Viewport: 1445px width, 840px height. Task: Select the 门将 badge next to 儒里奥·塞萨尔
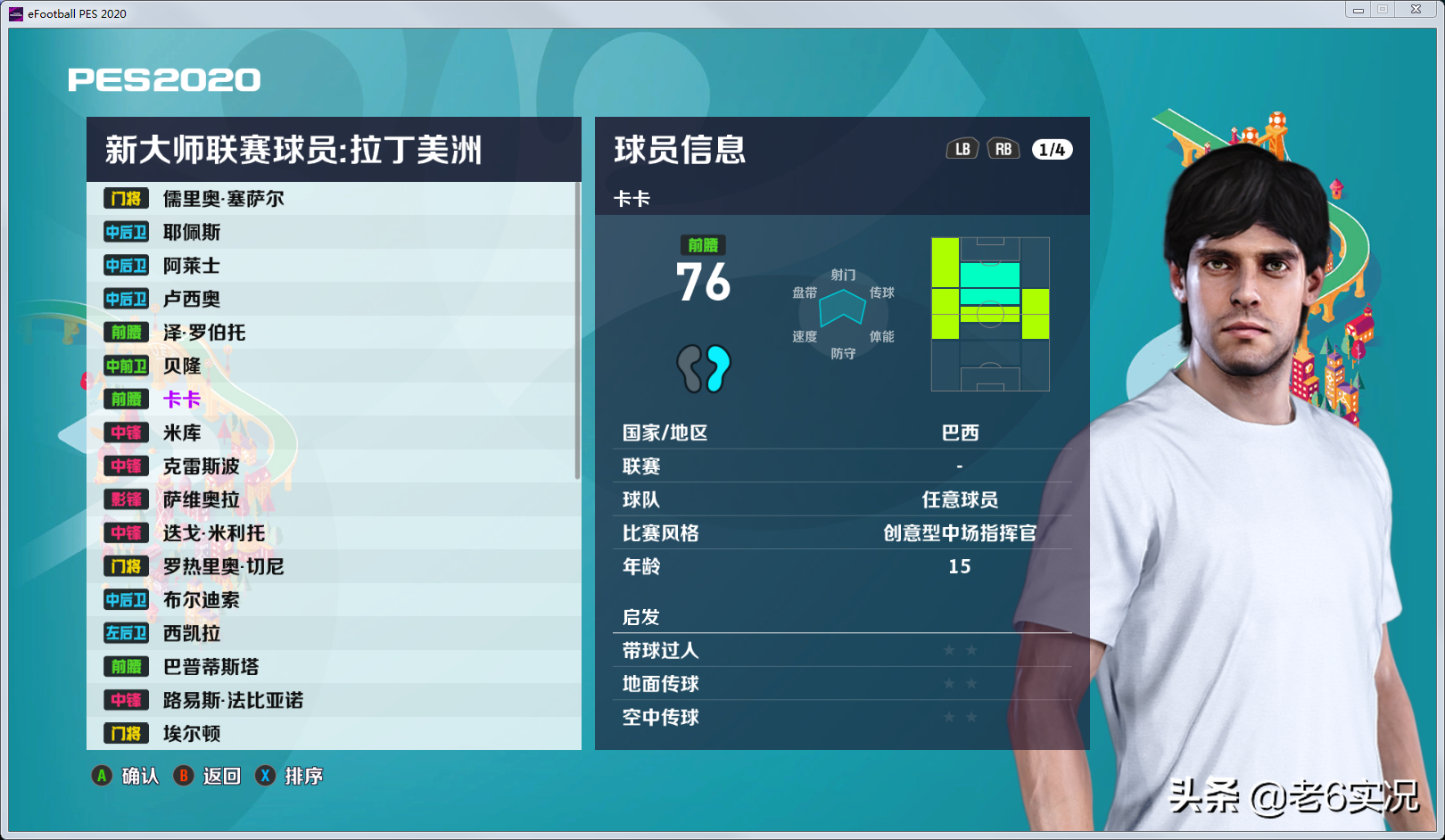[x=125, y=198]
